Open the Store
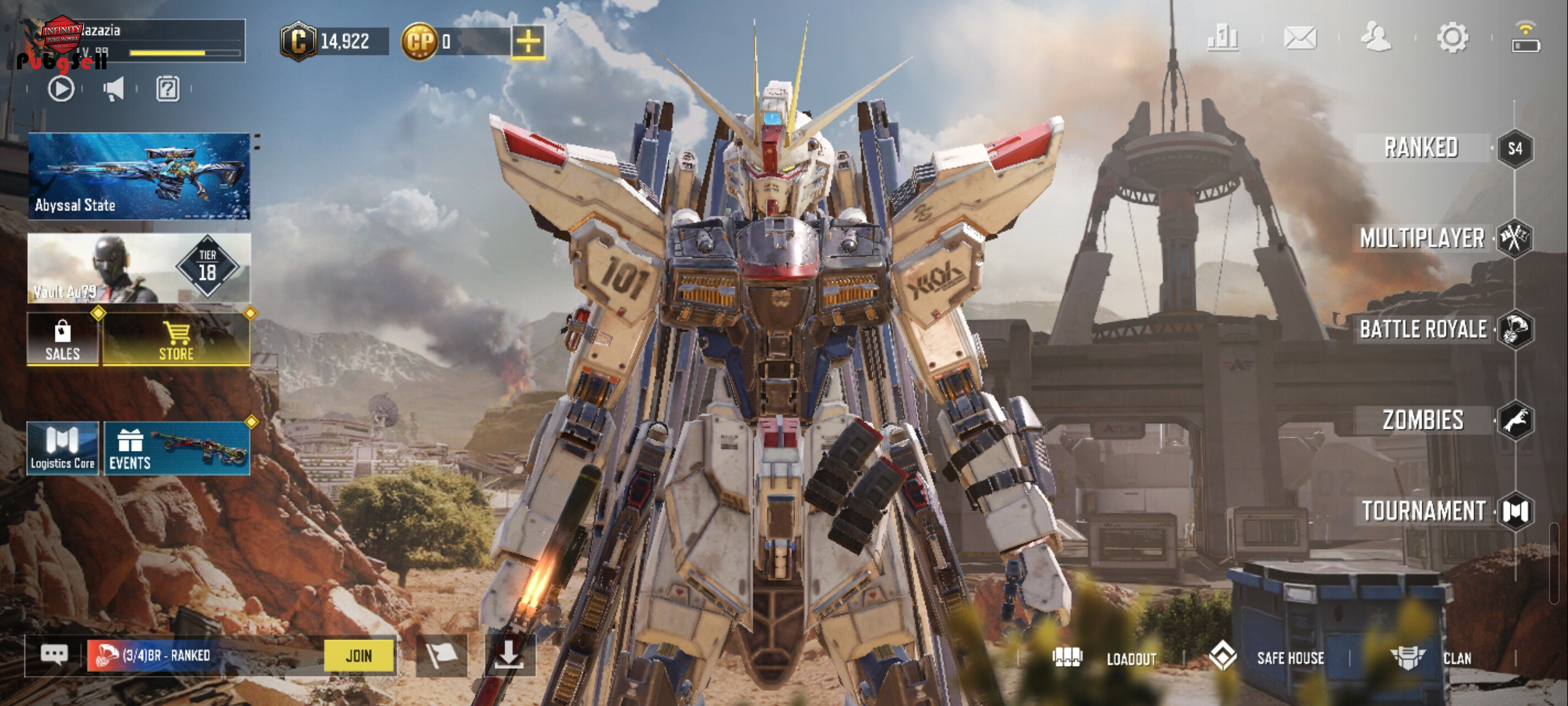 click(176, 340)
